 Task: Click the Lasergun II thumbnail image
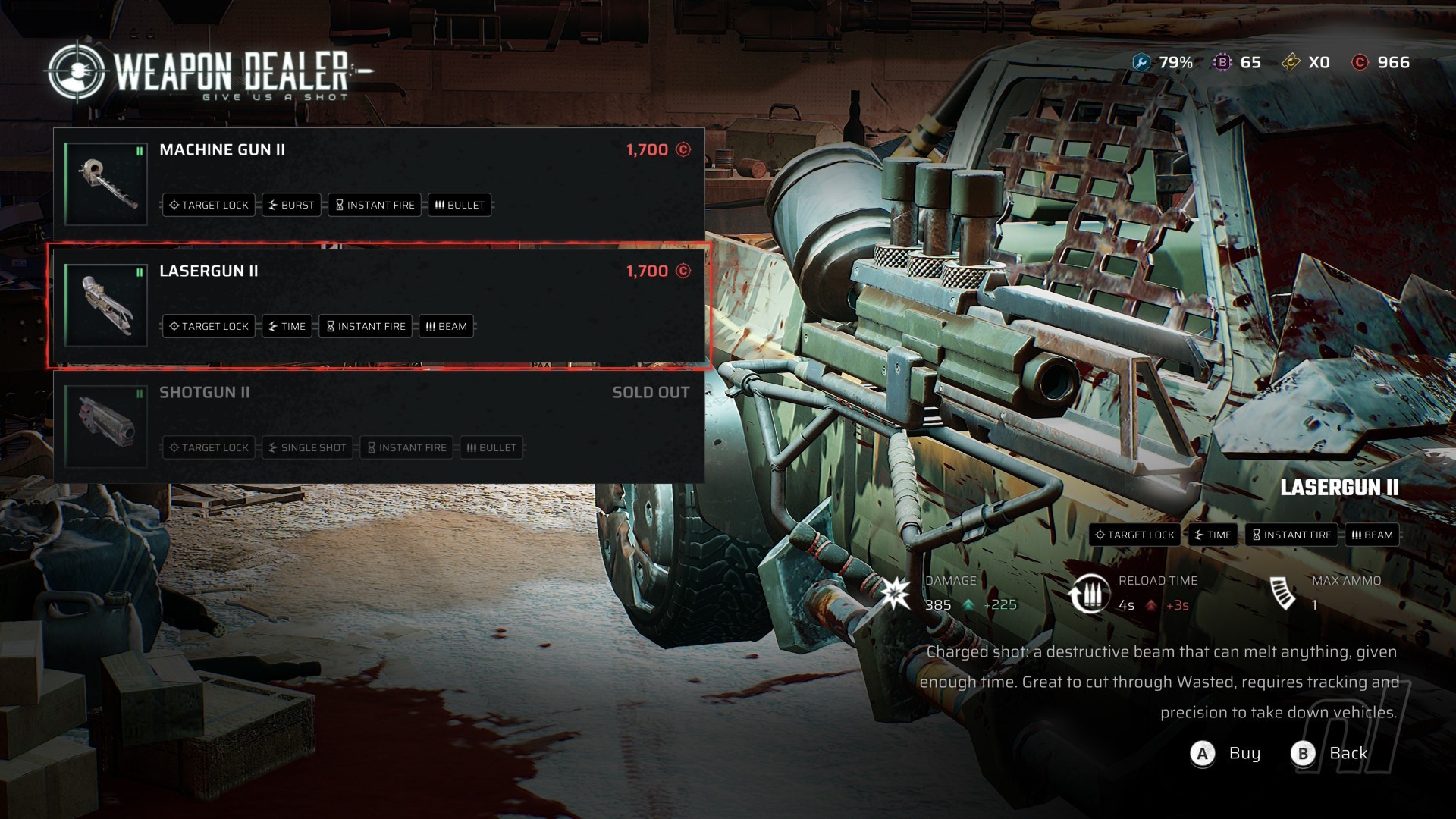tap(106, 305)
